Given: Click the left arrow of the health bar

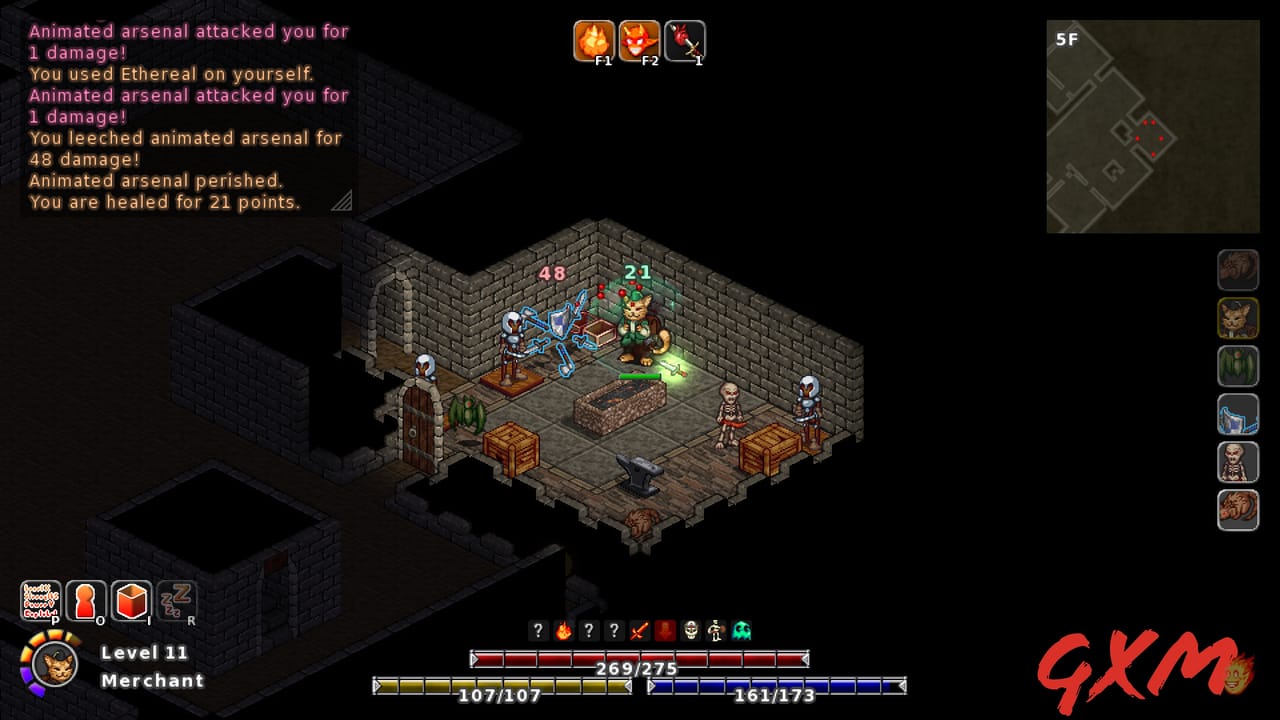Looking at the screenshot, I should pyautogui.click(x=473, y=658).
